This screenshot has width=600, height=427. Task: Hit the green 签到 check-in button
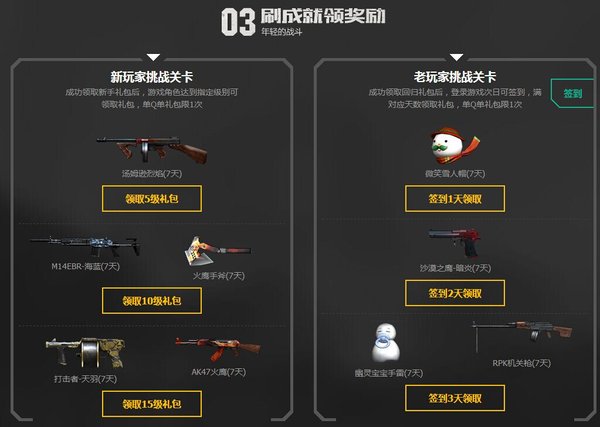[x=573, y=94]
